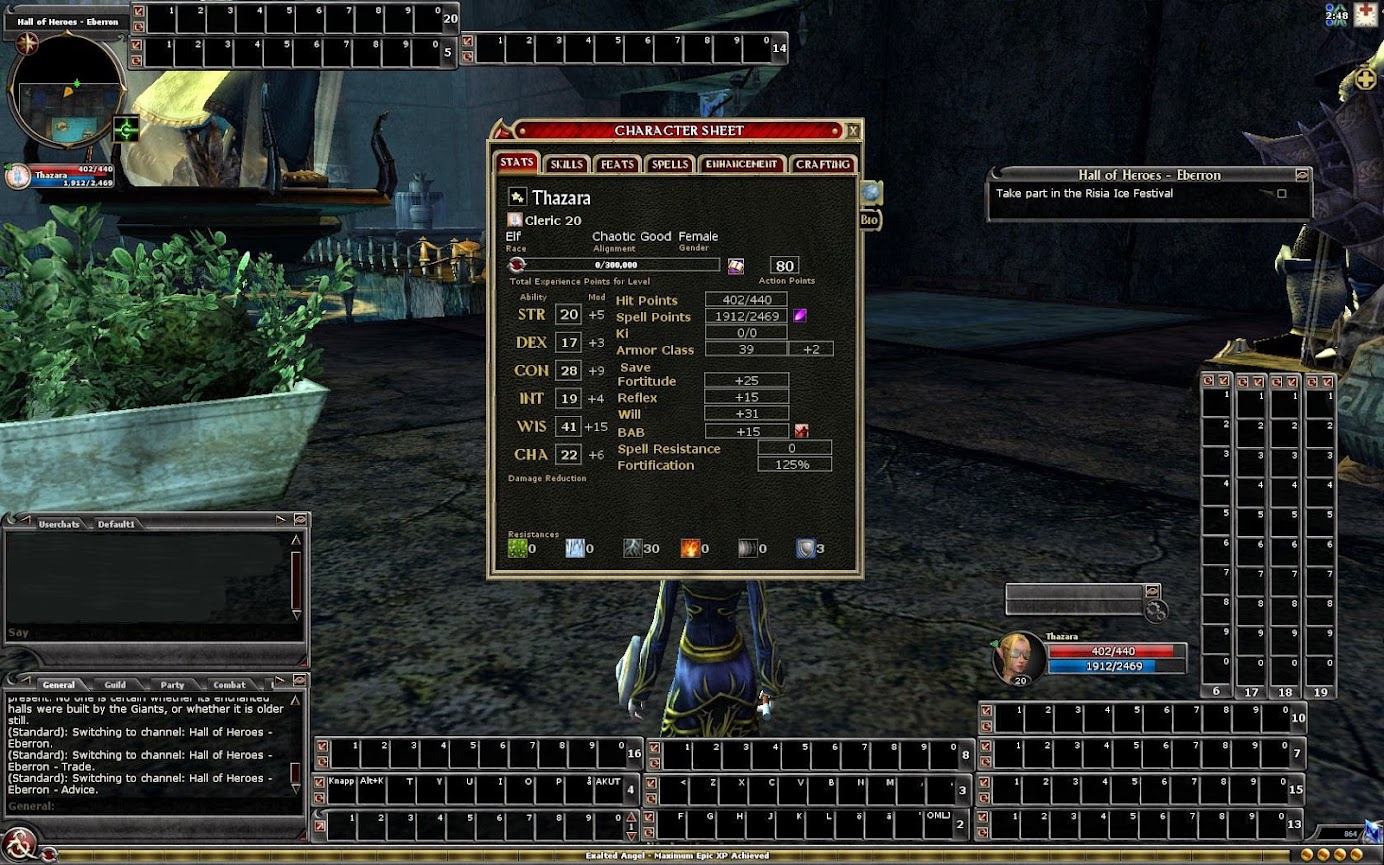Show the Spells tab
This screenshot has height=865, width=1384.
(669, 164)
